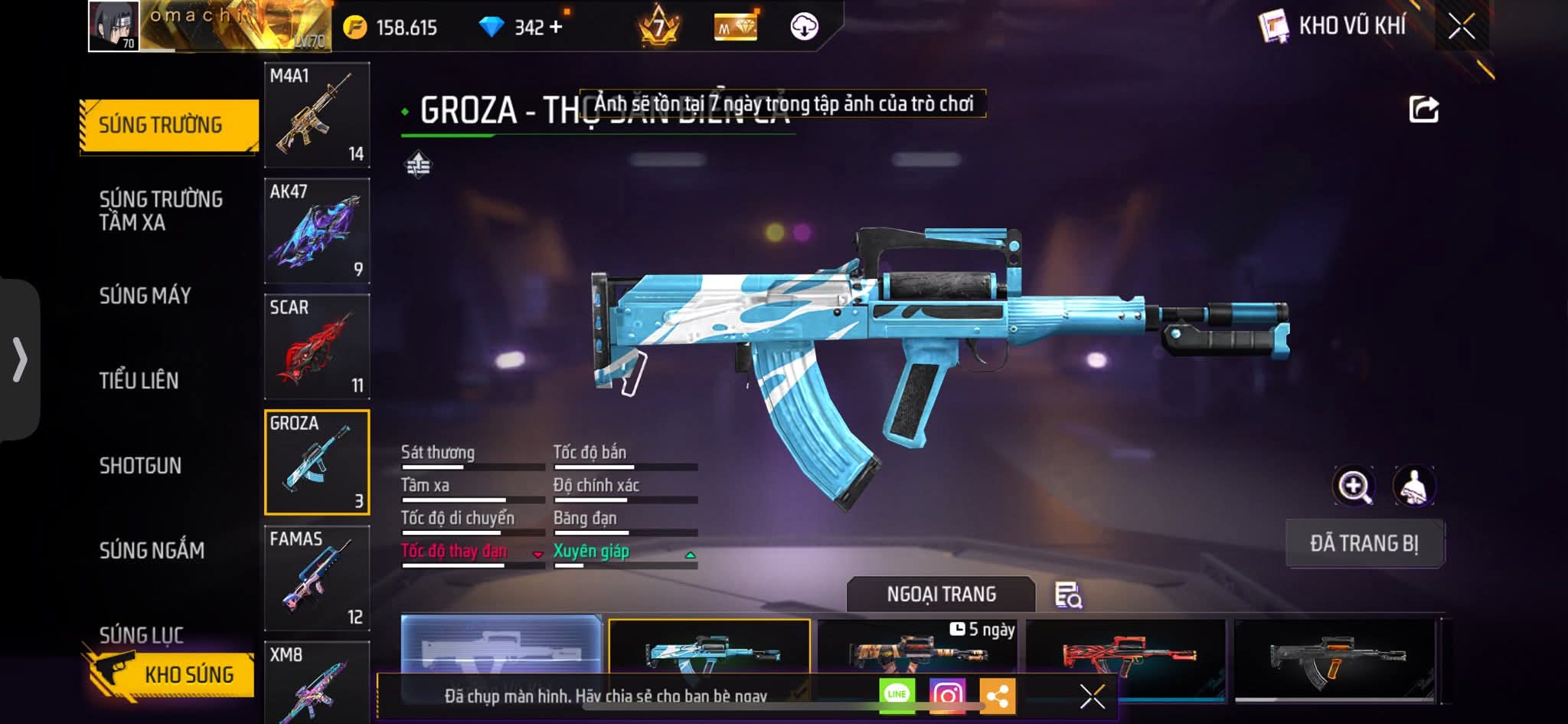Add diamonds with the plus button
1568x724 pixels.
556,28
